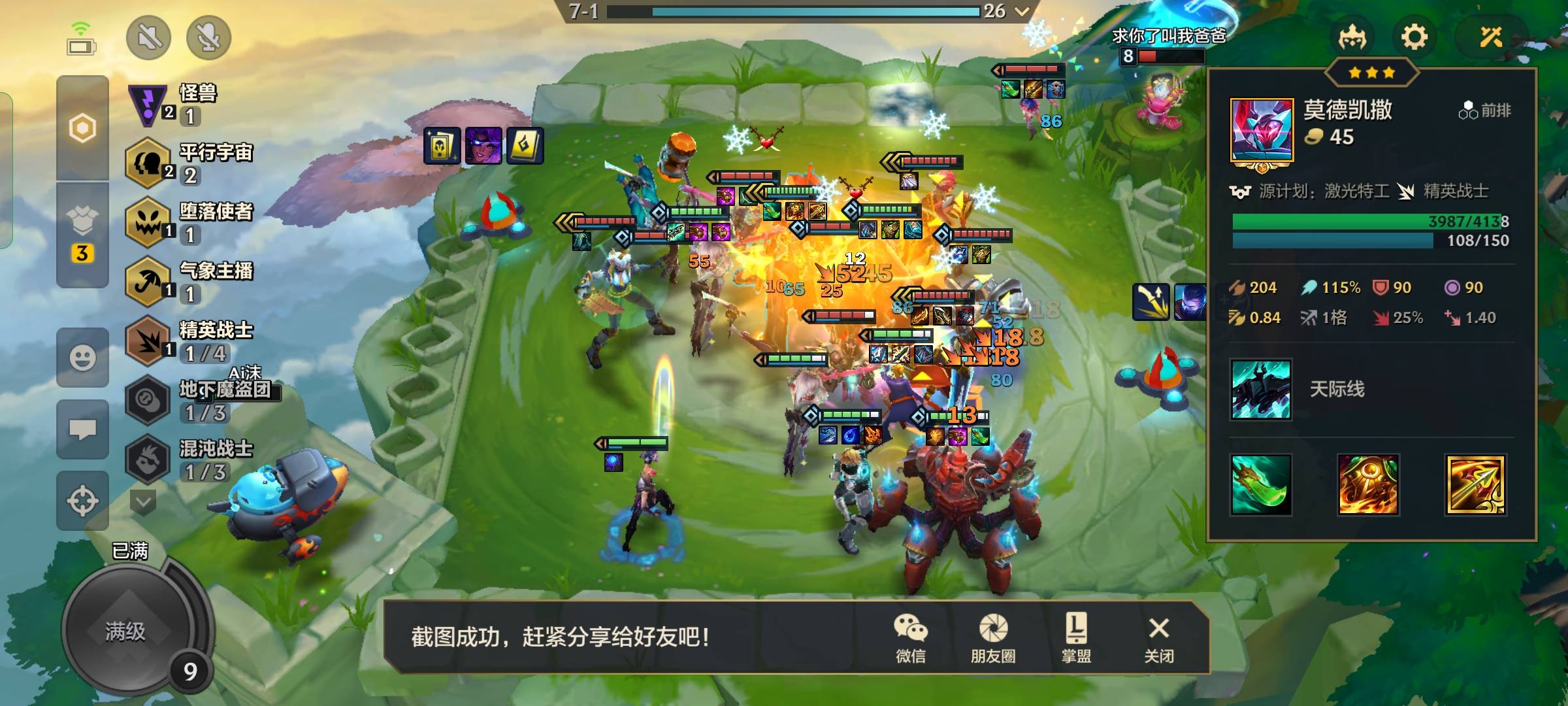Open the emote smiley face button

(x=82, y=358)
